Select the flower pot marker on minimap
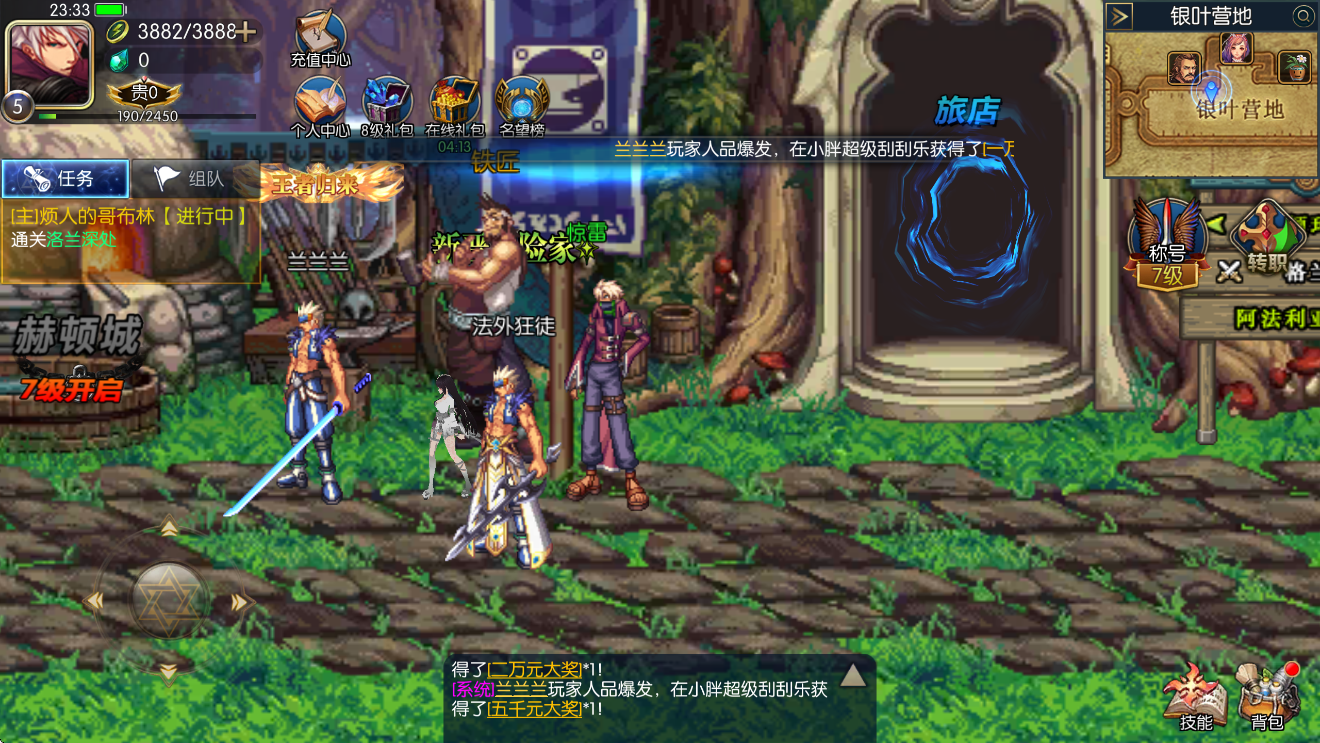 (x=1294, y=68)
